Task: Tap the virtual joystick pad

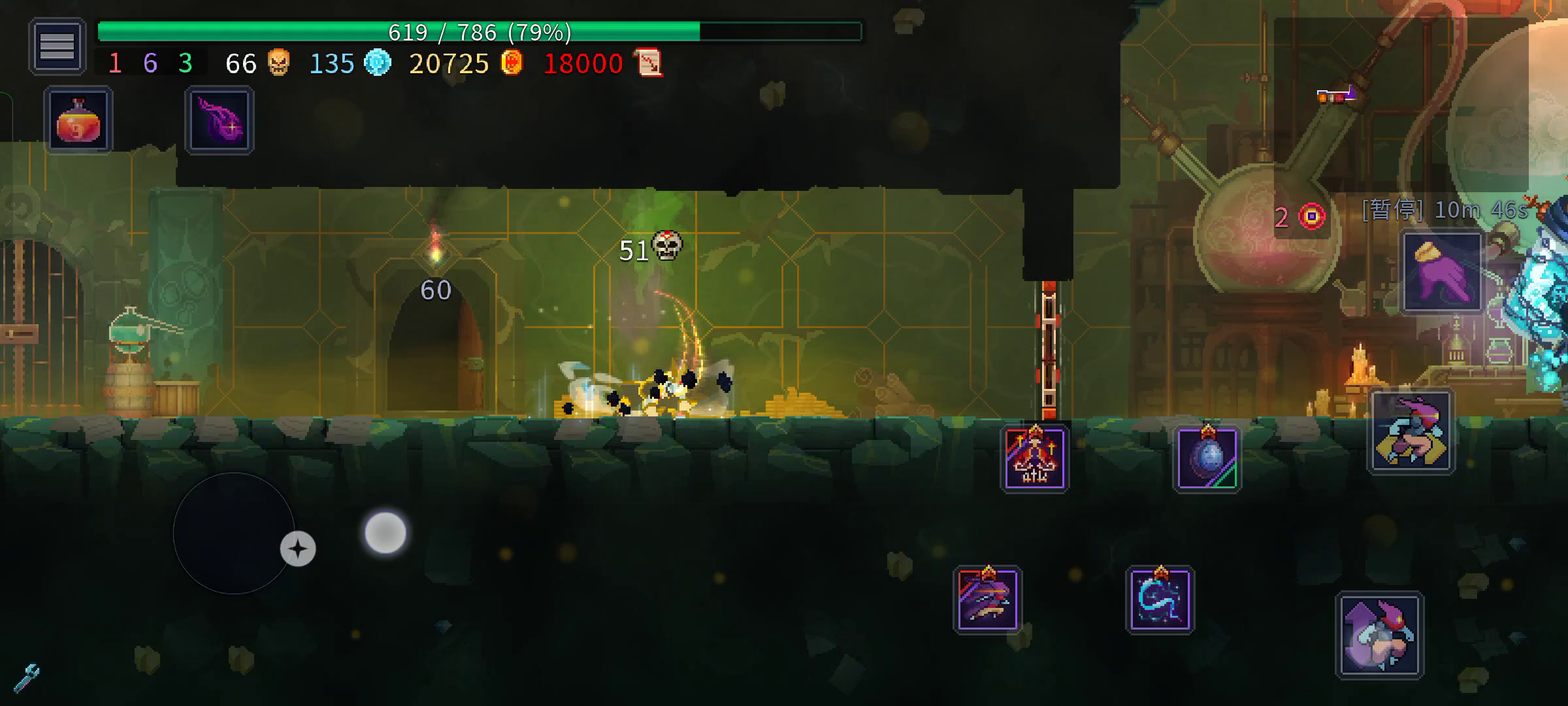Action: pos(233,533)
